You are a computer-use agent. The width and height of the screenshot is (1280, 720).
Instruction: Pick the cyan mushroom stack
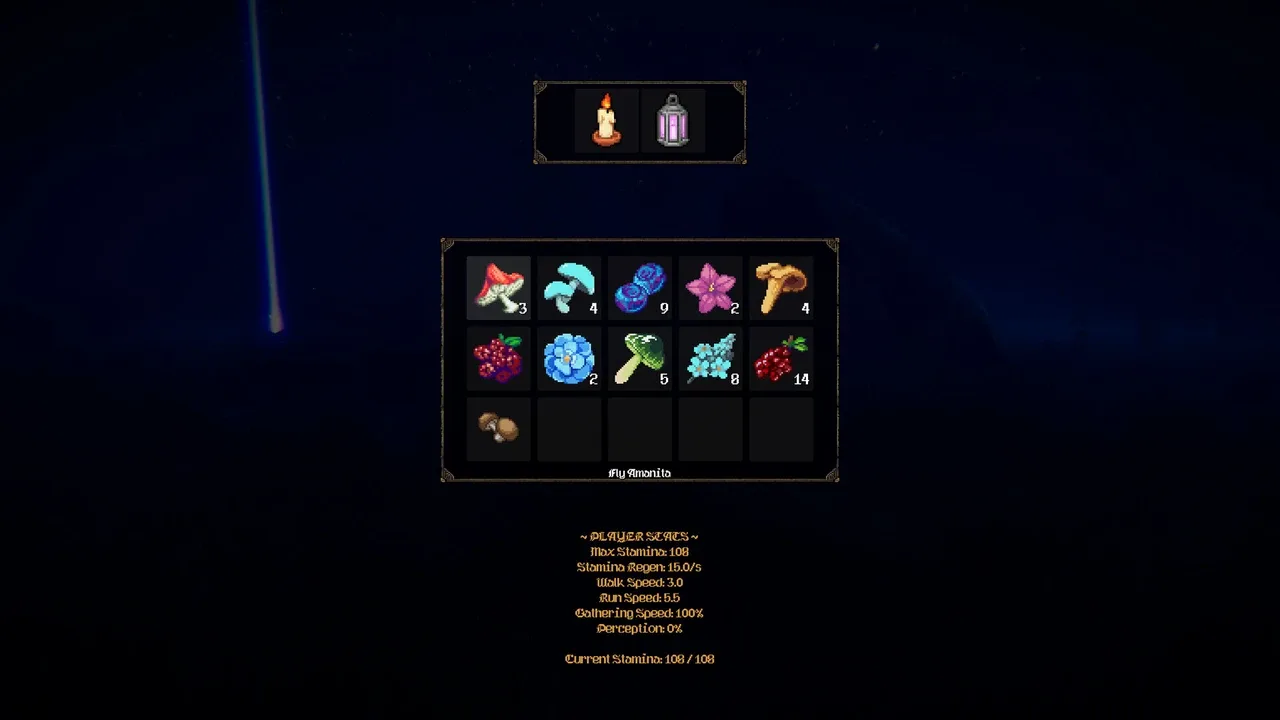pos(569,288)
